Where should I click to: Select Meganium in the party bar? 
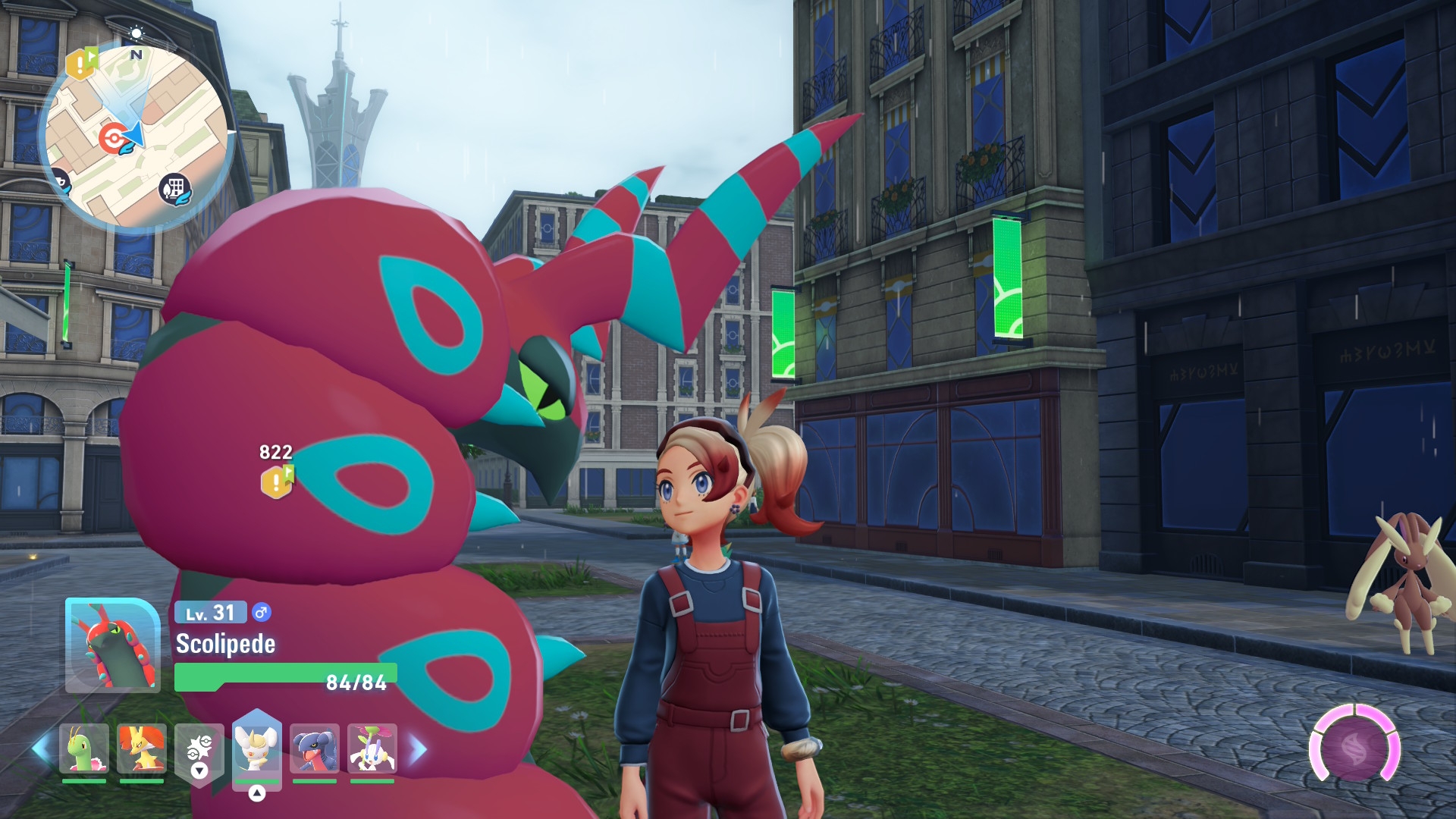click(x=83, y=749)
